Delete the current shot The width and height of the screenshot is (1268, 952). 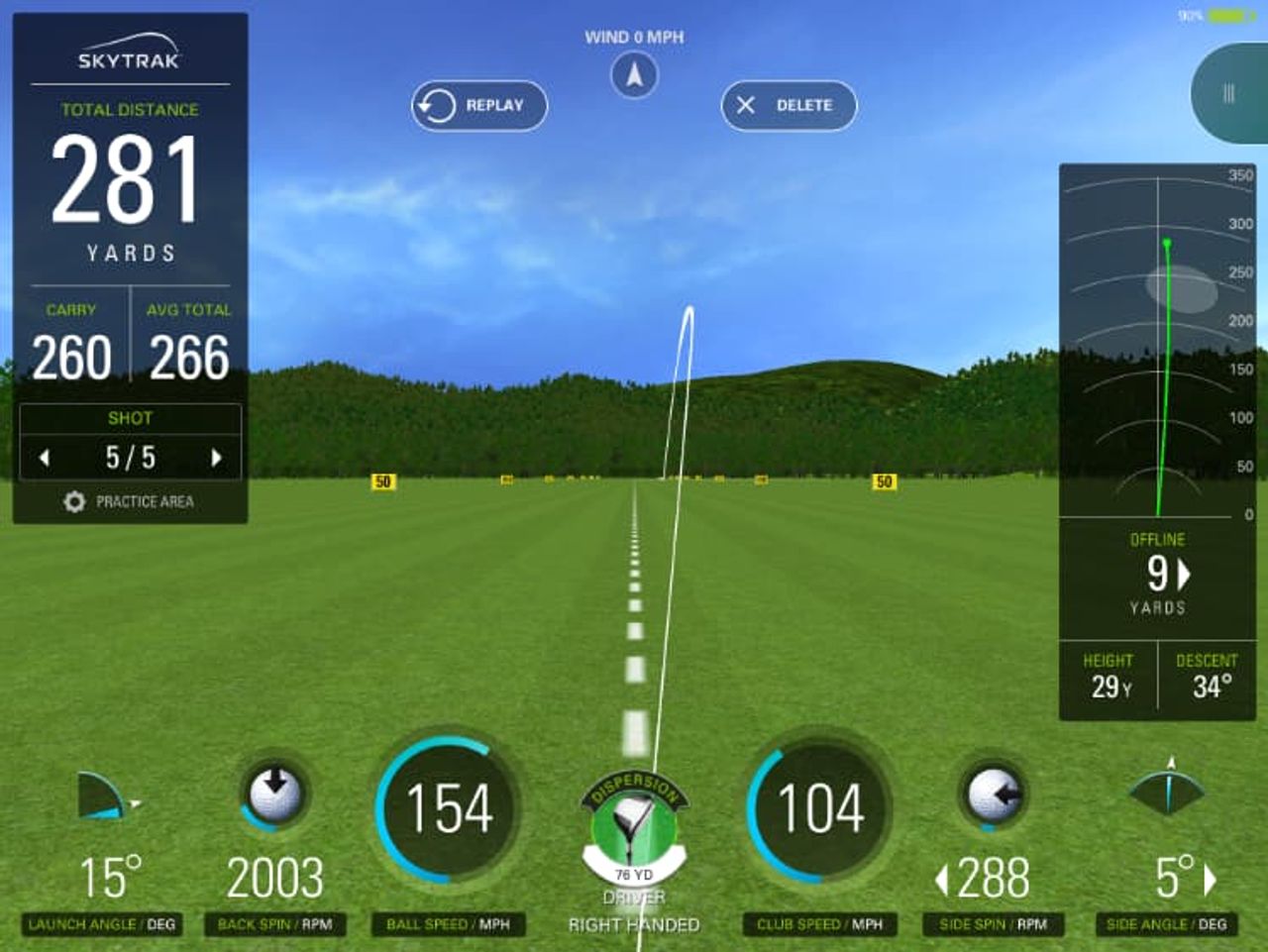pyautogui.click(x=789, y=105)
